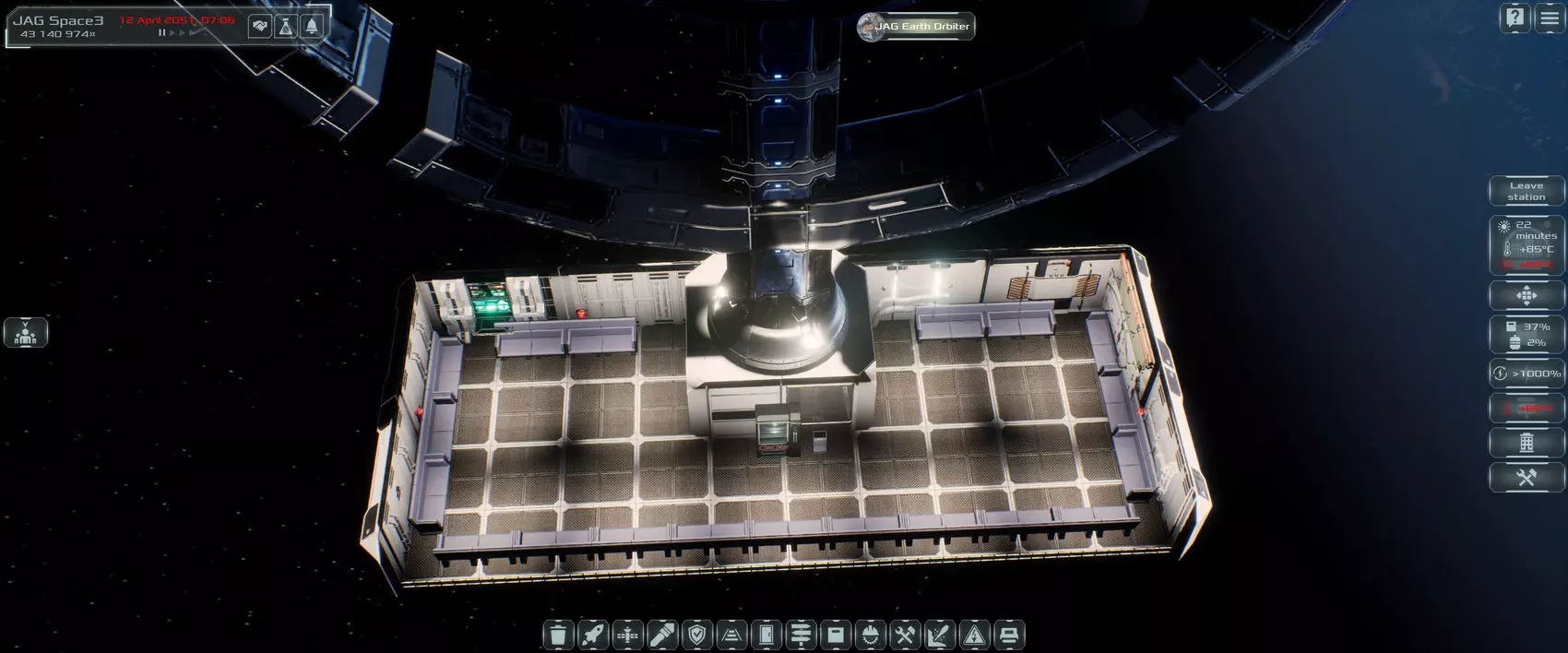Image resolution: width=1568 pixels, height=653 pixels.
Task: Select the hard hat gear category
Action: 870,635
